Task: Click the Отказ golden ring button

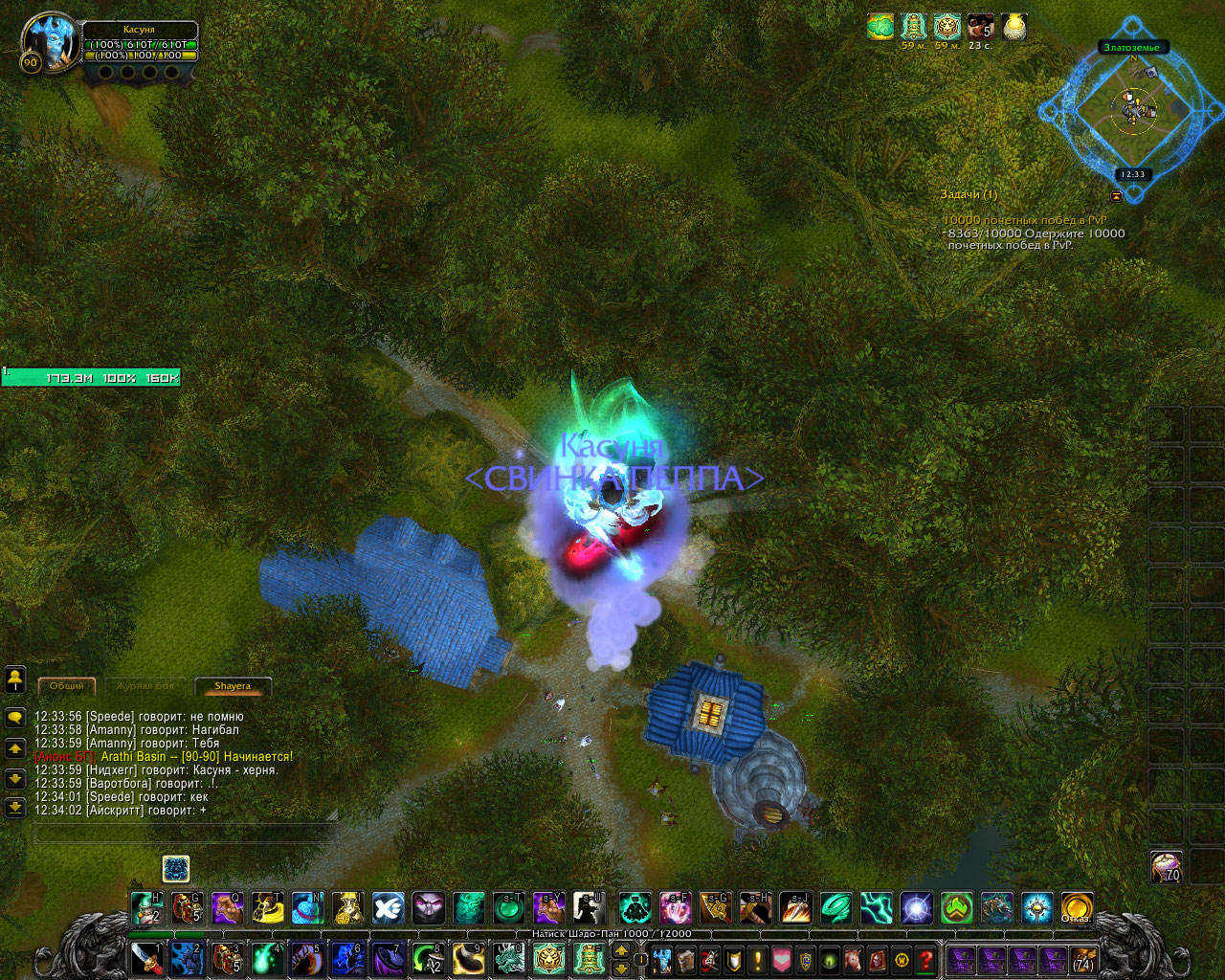Action: click(1078, 908)
